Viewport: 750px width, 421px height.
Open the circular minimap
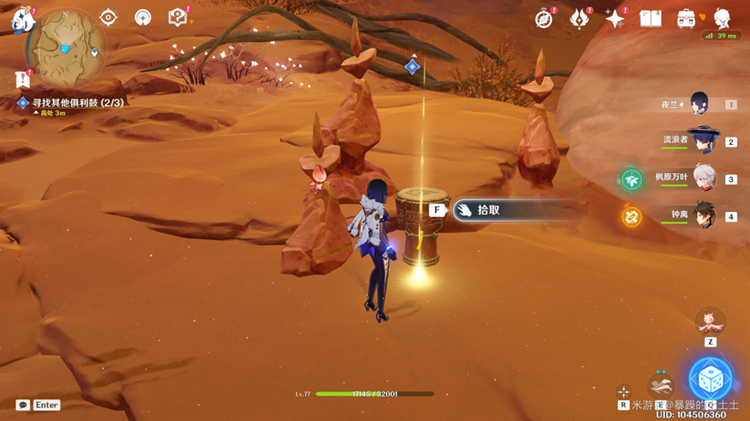(x=66, y=45)
